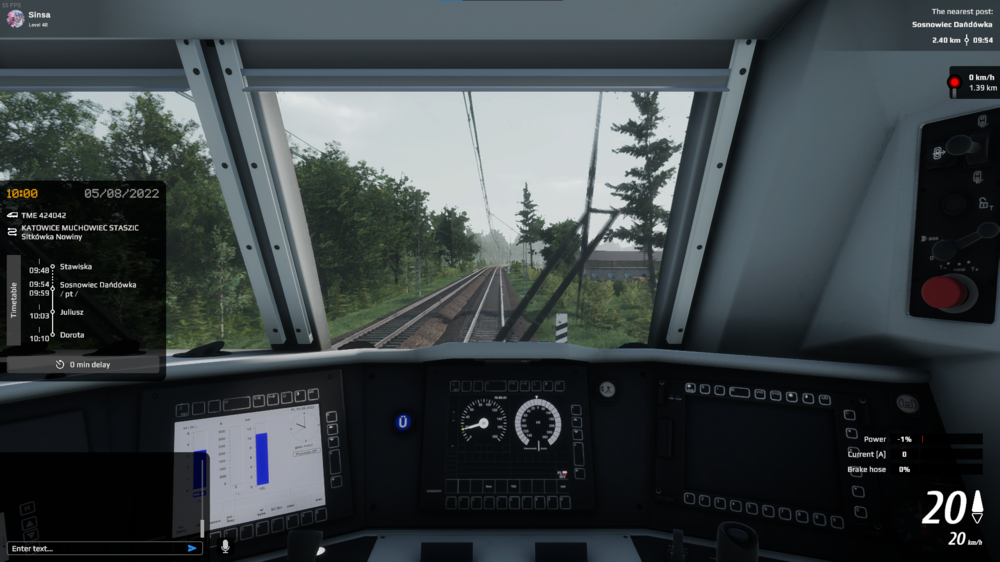Select the Juliusz stop in the timetable
The height and width of the screenshot is (562, 1000).
point(73,312)
